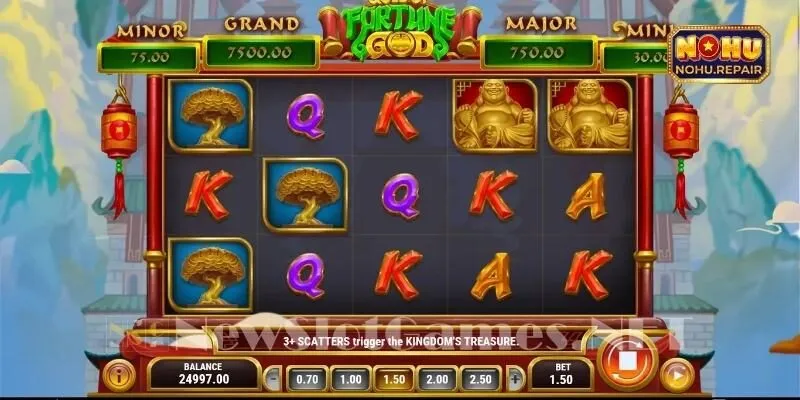The image size is (800, 400).
Task: Start autoplay with the small play button
Action: point(677,376)
